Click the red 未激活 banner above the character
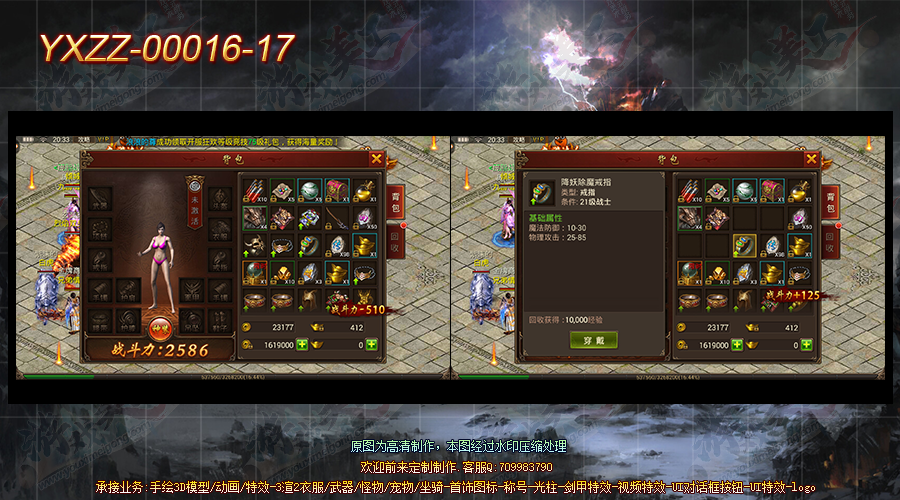This screenshot has width=900, height=500. (x=194, y=208)
